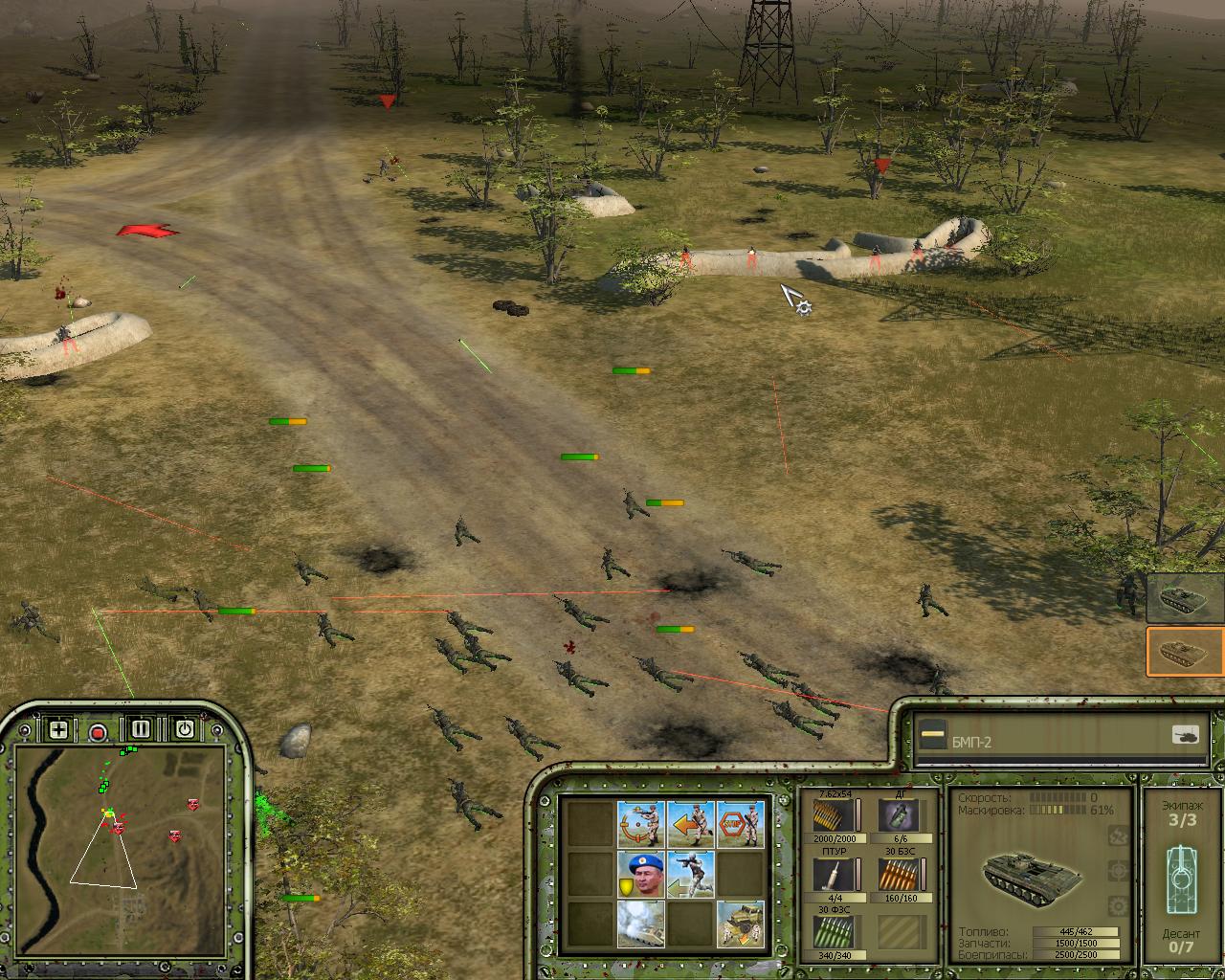Click the red record button above minimap
The width and height of the screenshot is (1225, 980).
coord(98,732)
